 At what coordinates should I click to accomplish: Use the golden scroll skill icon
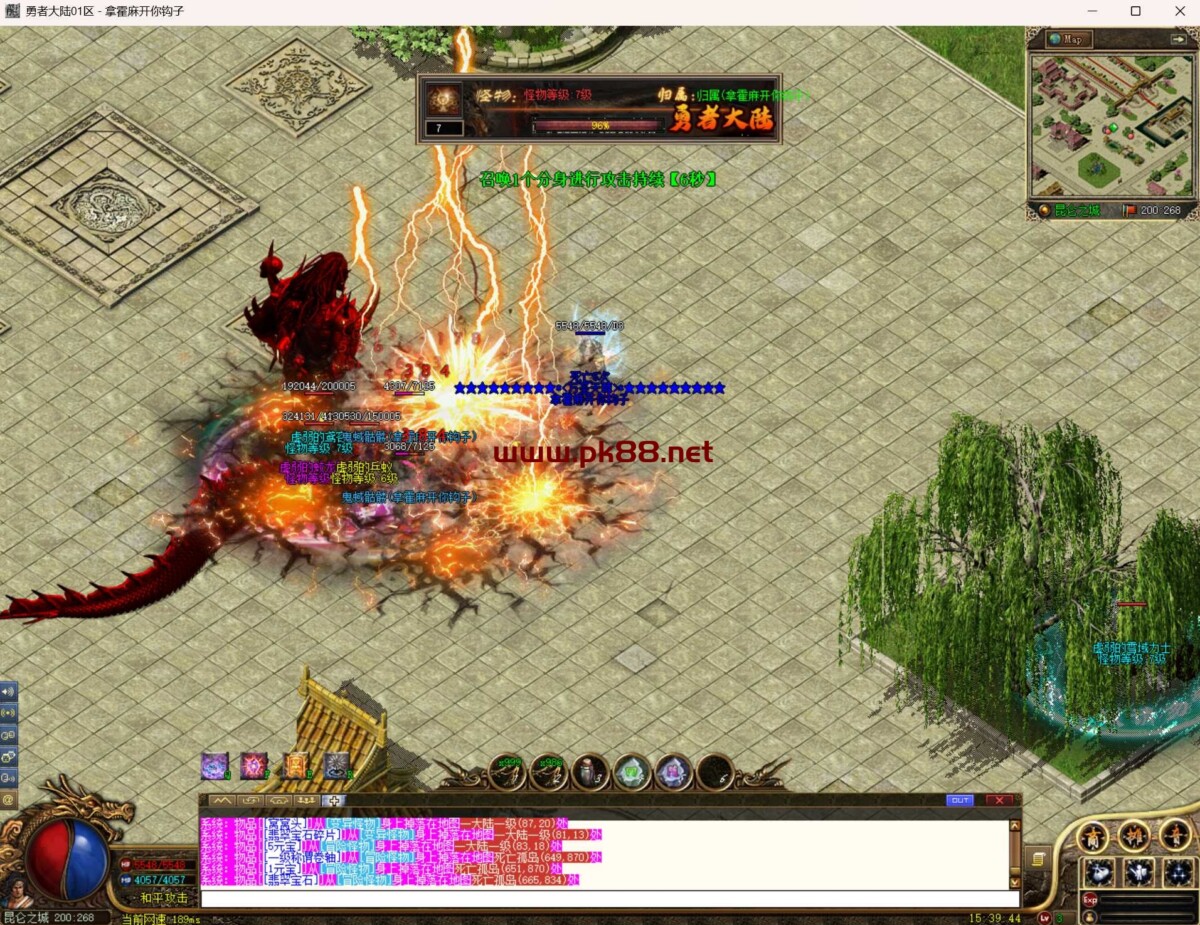pos(296,766)
